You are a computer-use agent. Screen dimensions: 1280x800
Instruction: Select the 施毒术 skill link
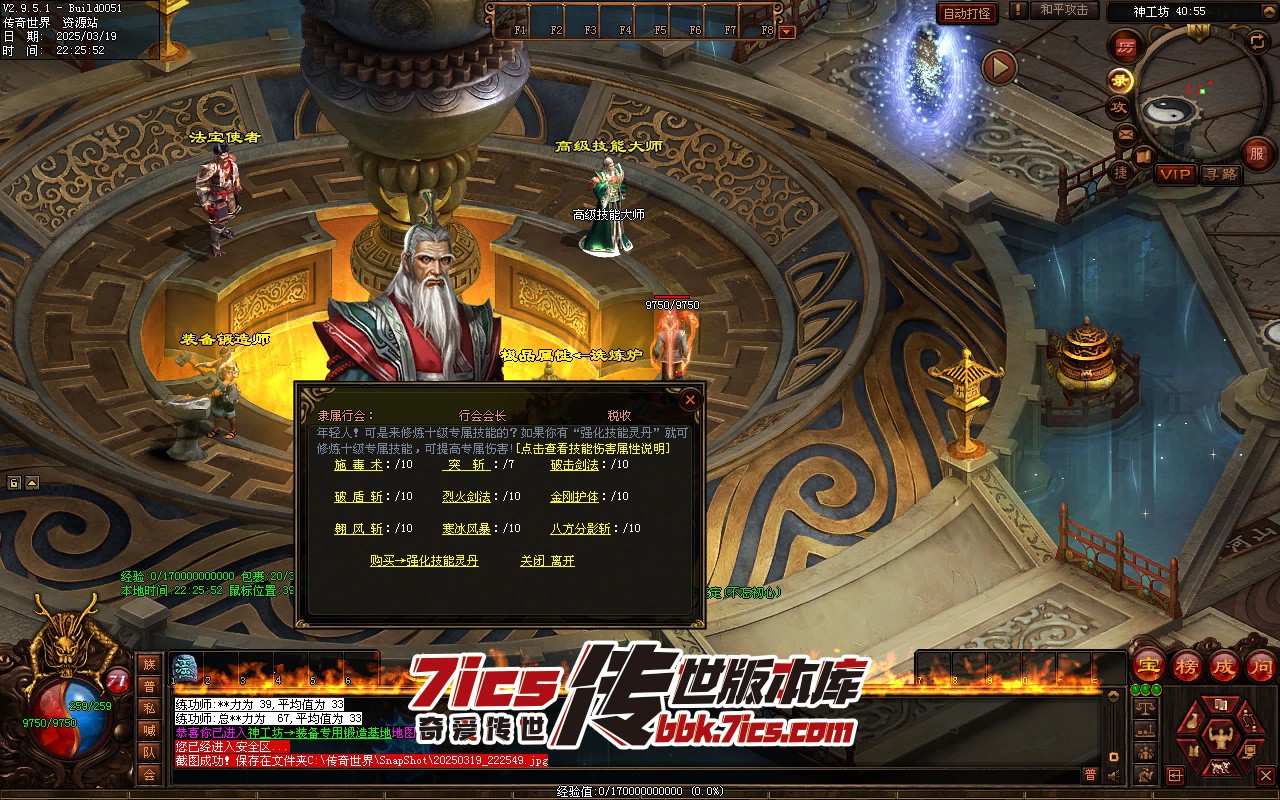tap(358, 464)
